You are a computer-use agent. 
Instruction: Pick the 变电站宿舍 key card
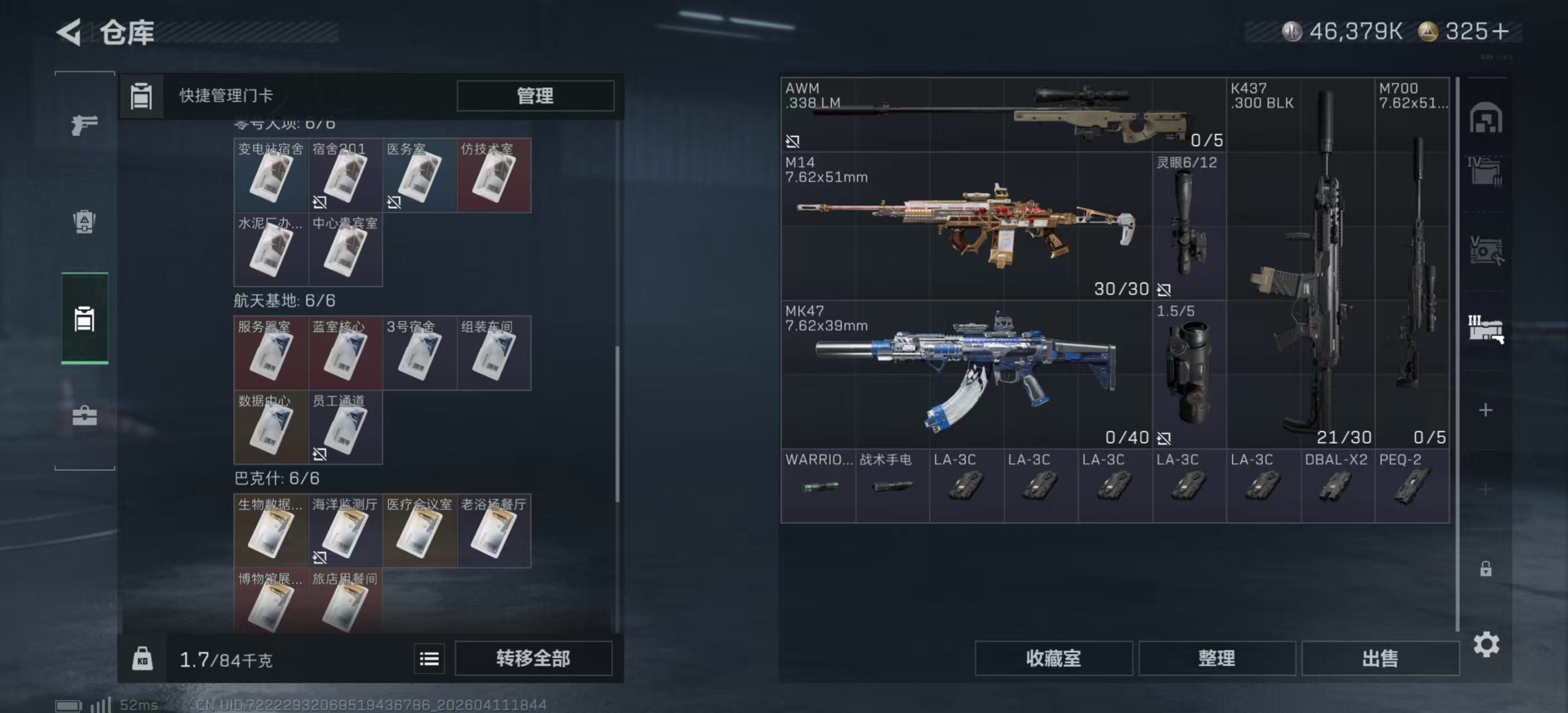coord(271,175)
